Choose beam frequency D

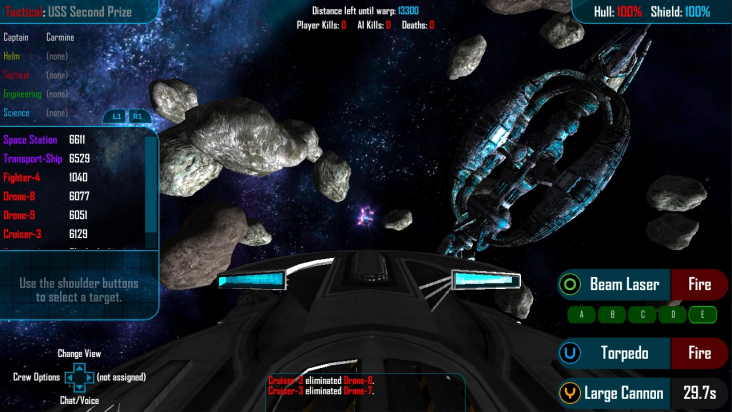(673, 315)
